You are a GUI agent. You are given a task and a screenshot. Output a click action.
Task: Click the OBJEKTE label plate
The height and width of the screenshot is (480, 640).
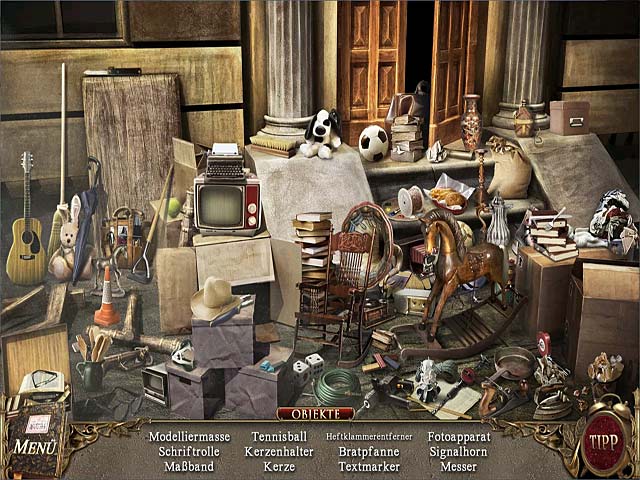coord(316,413)
